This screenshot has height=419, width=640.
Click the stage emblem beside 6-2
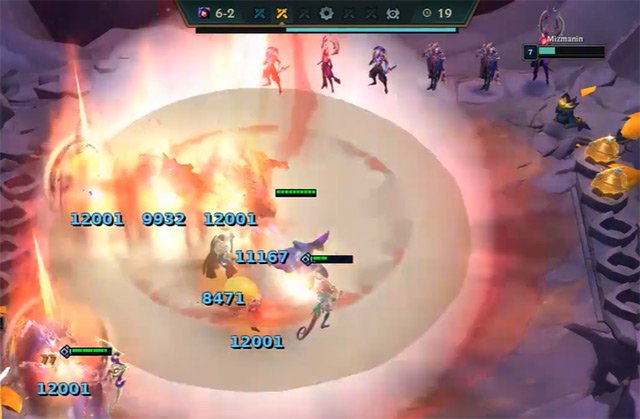tap(203, 14)
